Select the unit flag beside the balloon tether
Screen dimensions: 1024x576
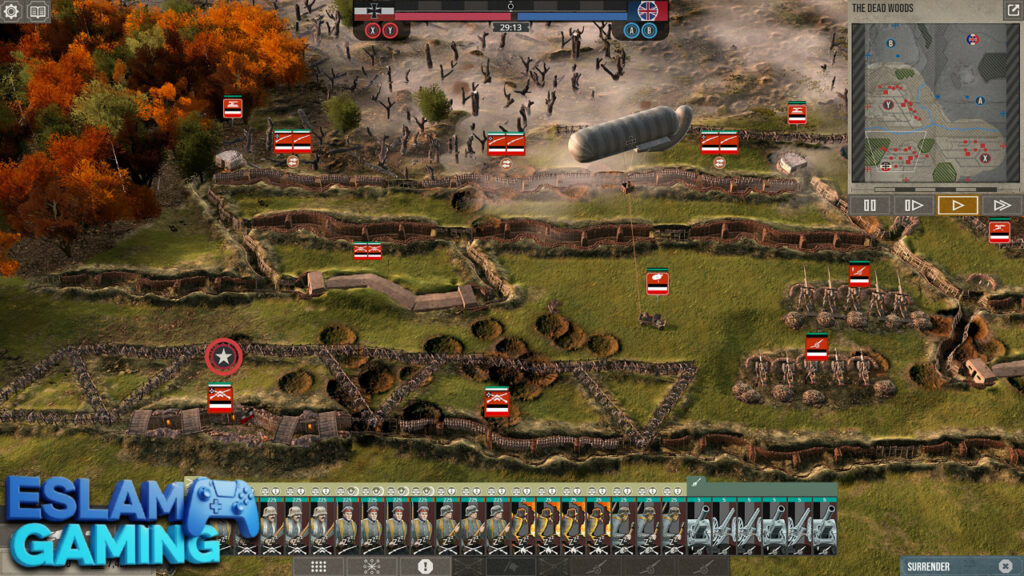click(657, 282)
